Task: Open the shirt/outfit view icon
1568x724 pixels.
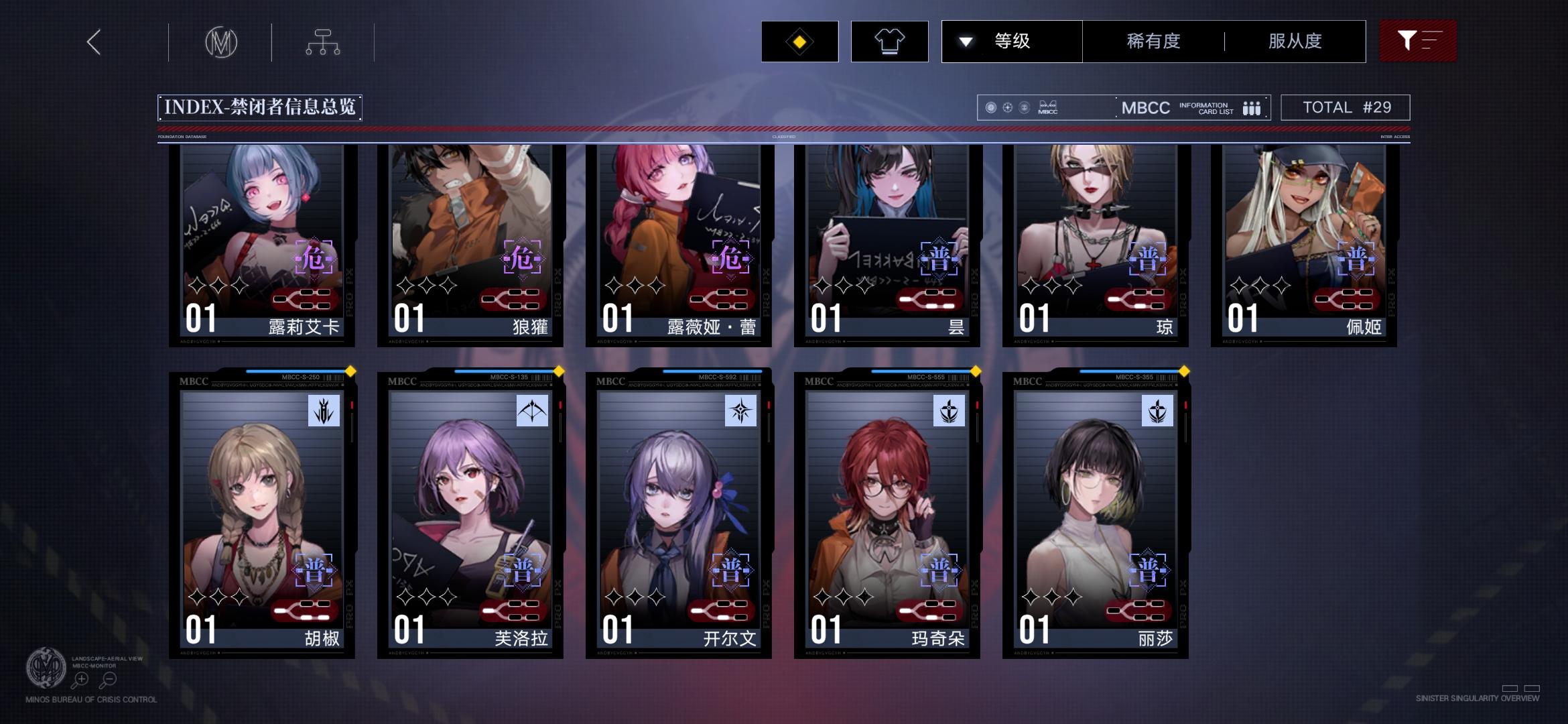Action: tap(890, 41)
